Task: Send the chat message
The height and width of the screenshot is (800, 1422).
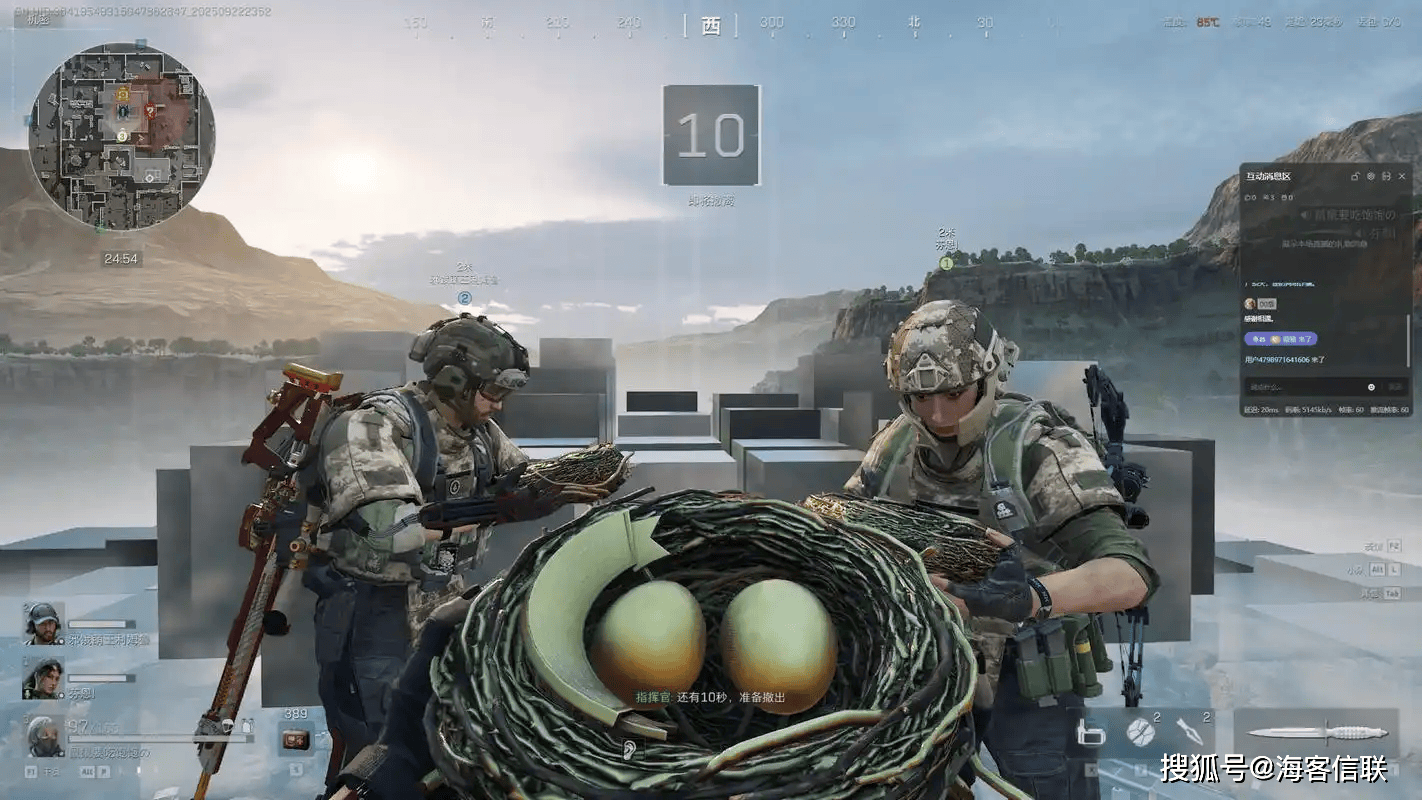Action: pyautogui.click(x=1395, y=387)
